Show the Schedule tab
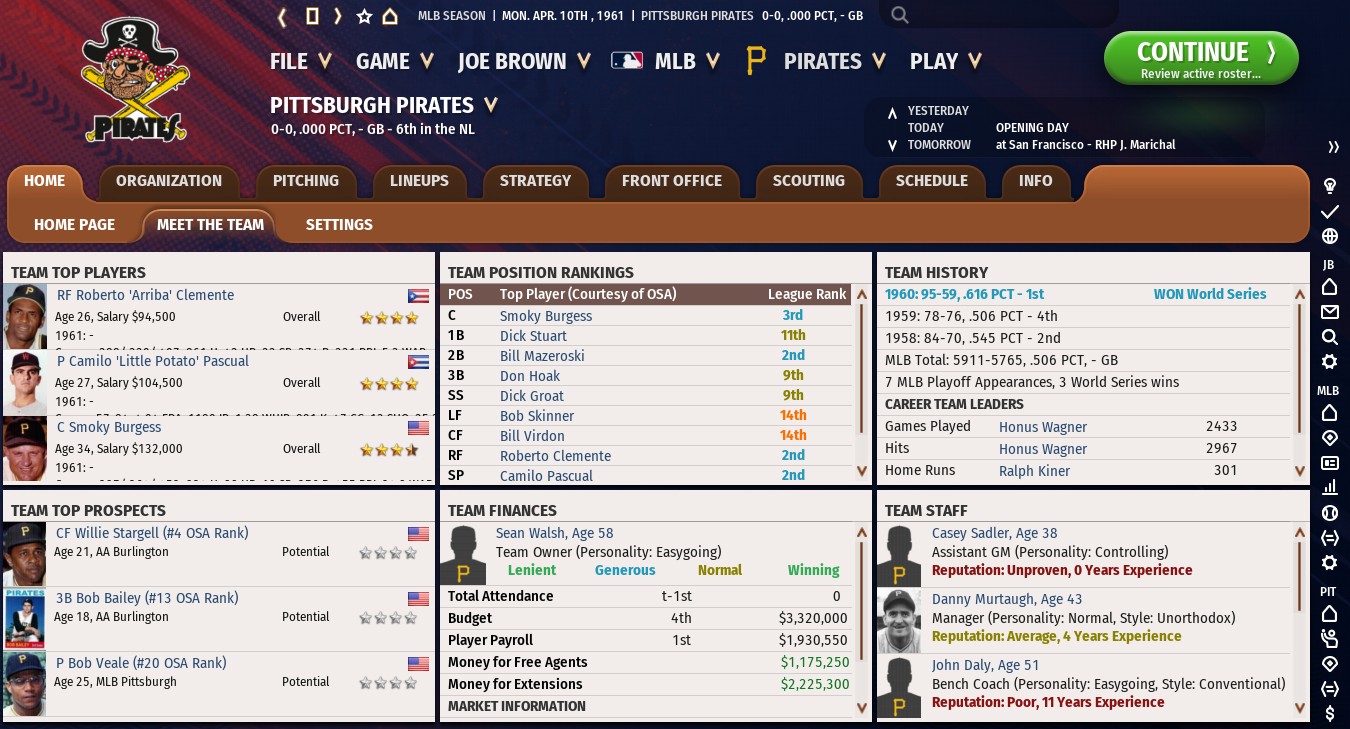Screen dimensions: 1350x729 point(931,181)
